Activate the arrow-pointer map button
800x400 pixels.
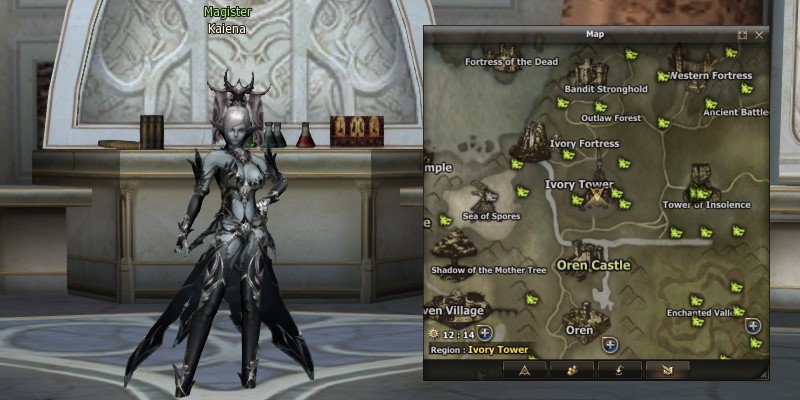(x=522, y=369)
